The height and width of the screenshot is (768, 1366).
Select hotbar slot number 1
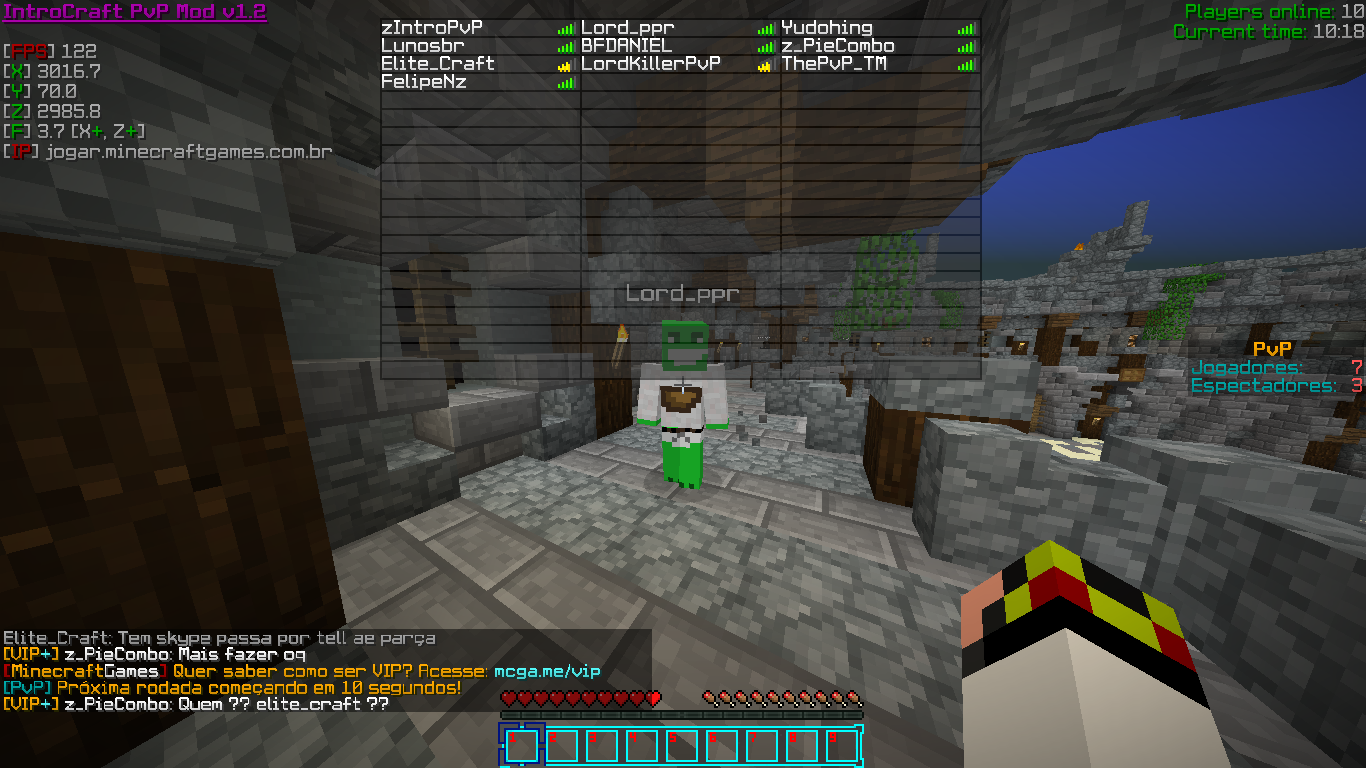(x=522, y=746)
